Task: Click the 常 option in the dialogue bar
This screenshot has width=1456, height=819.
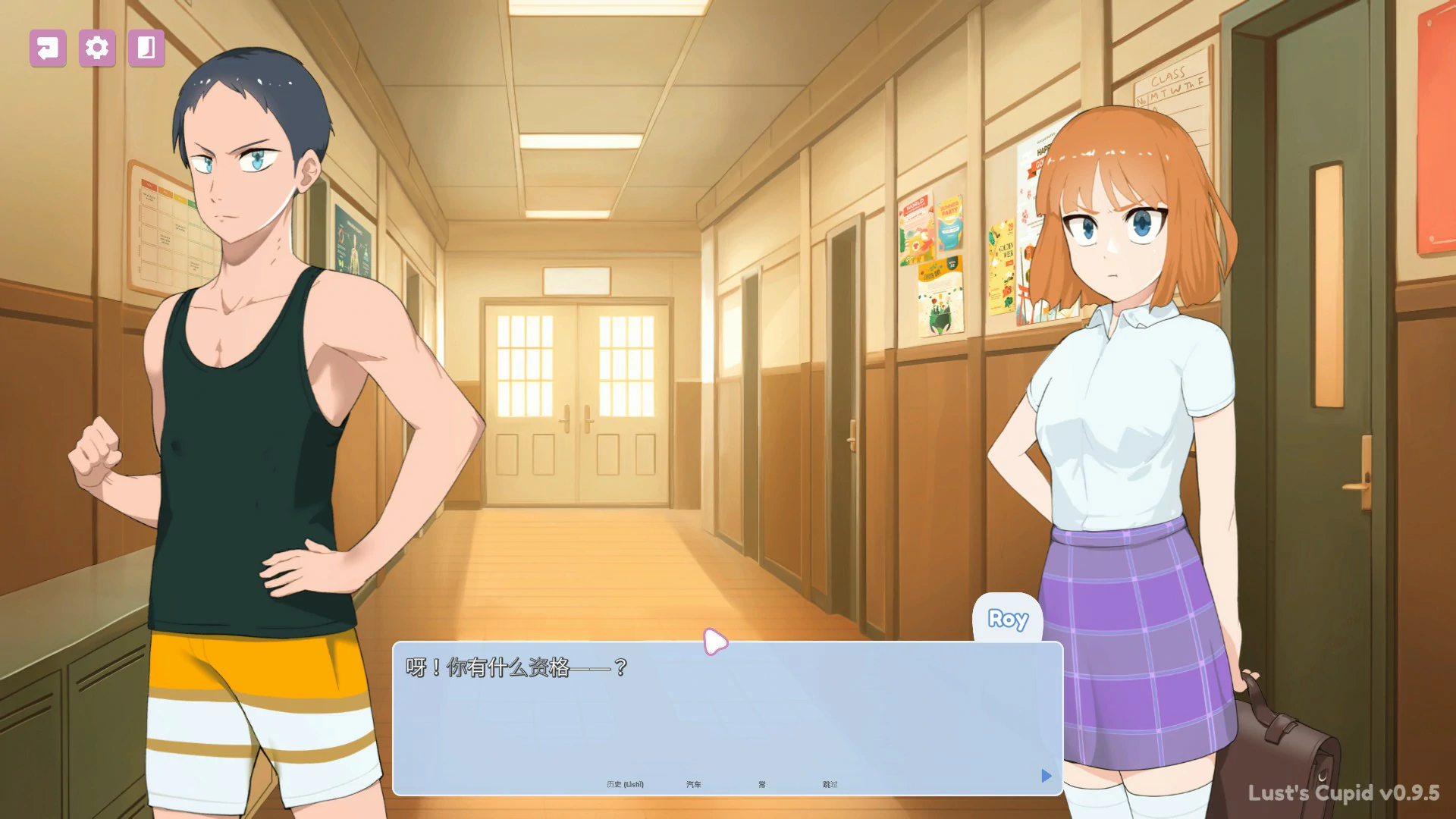Action: 762,784
